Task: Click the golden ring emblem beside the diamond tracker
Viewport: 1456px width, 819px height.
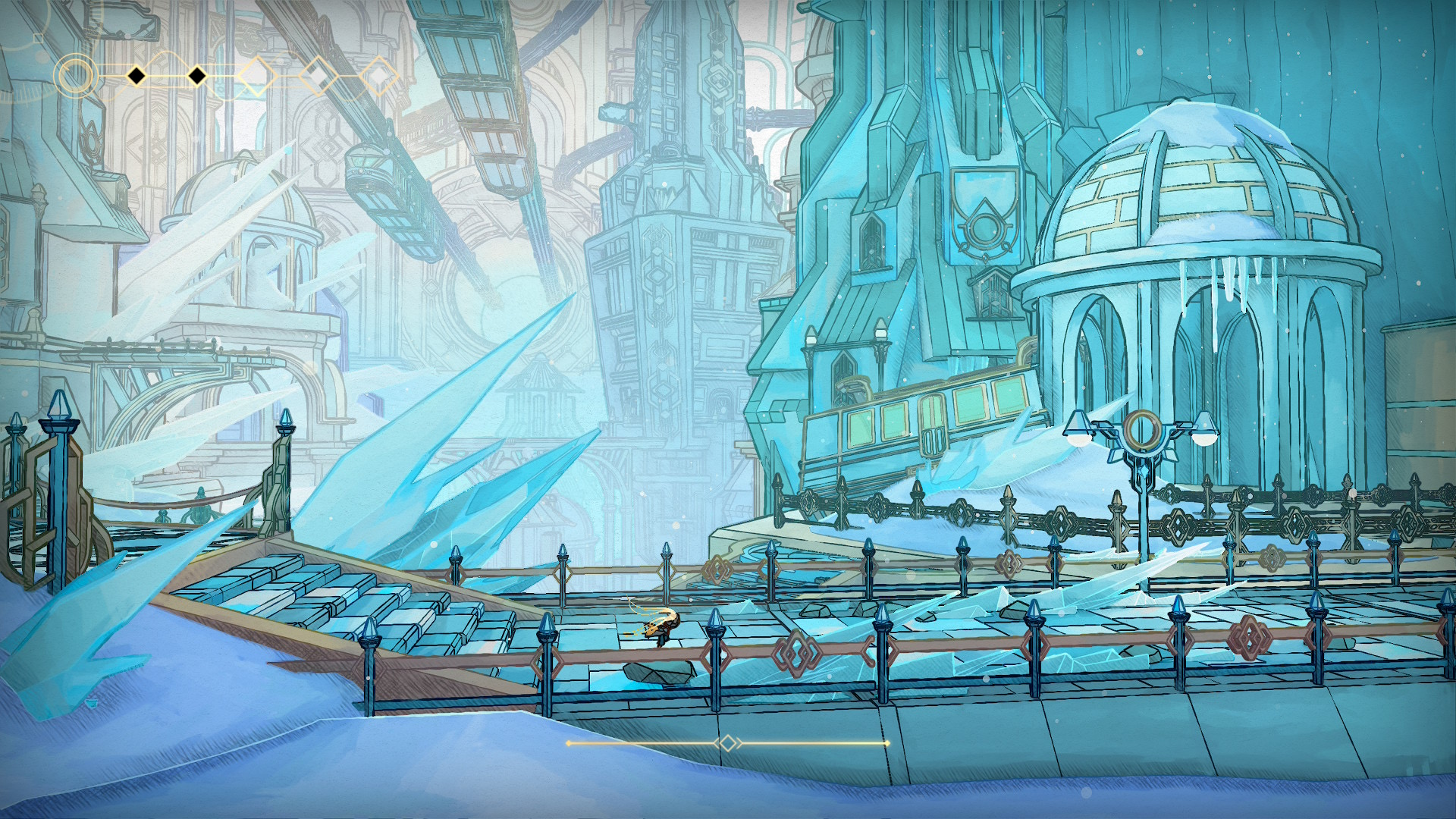Action: coord(75,76)
